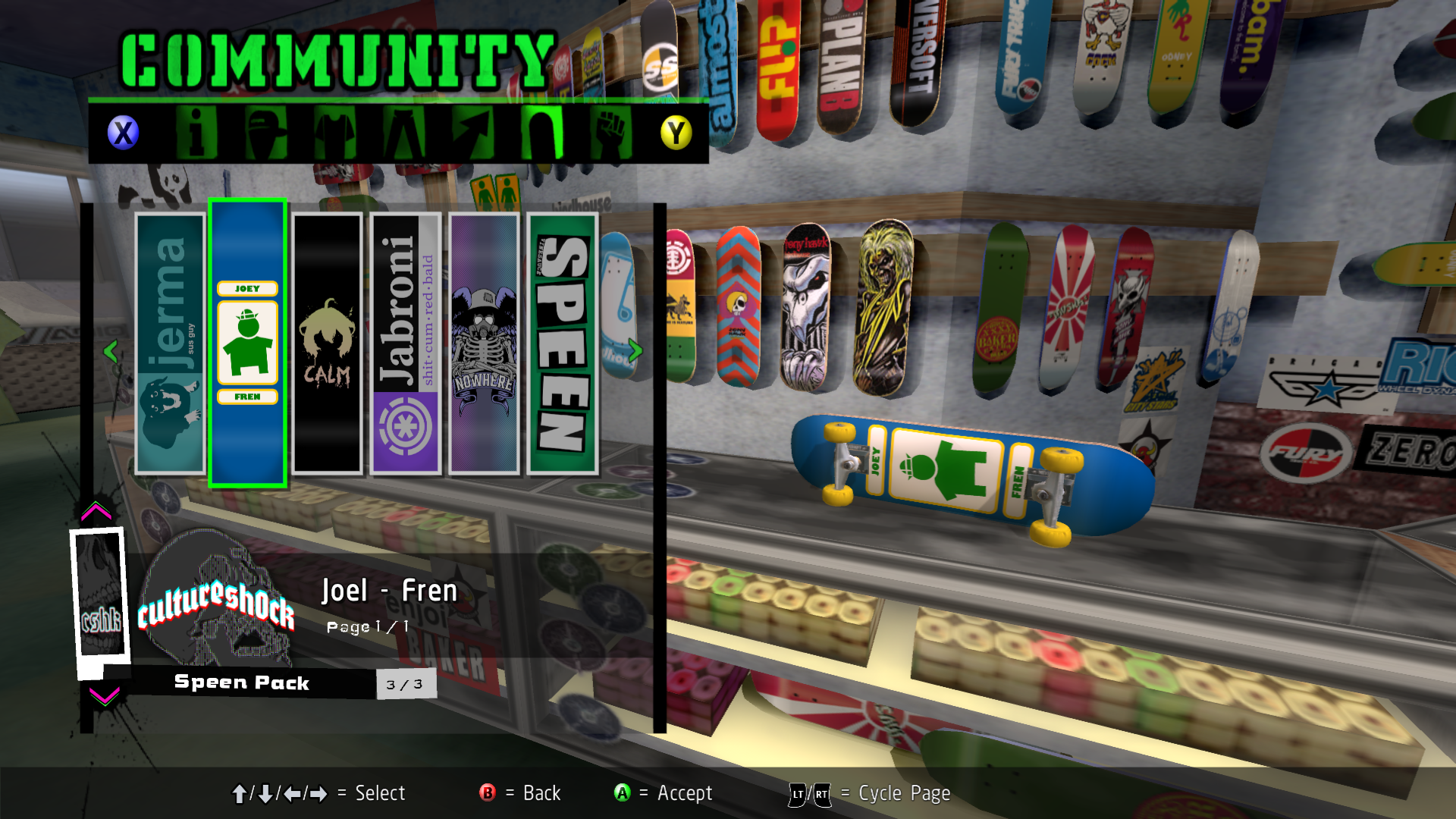Click the green left arrow of deck list
This screenshot has width=1456, height=819.
point(111,351)
